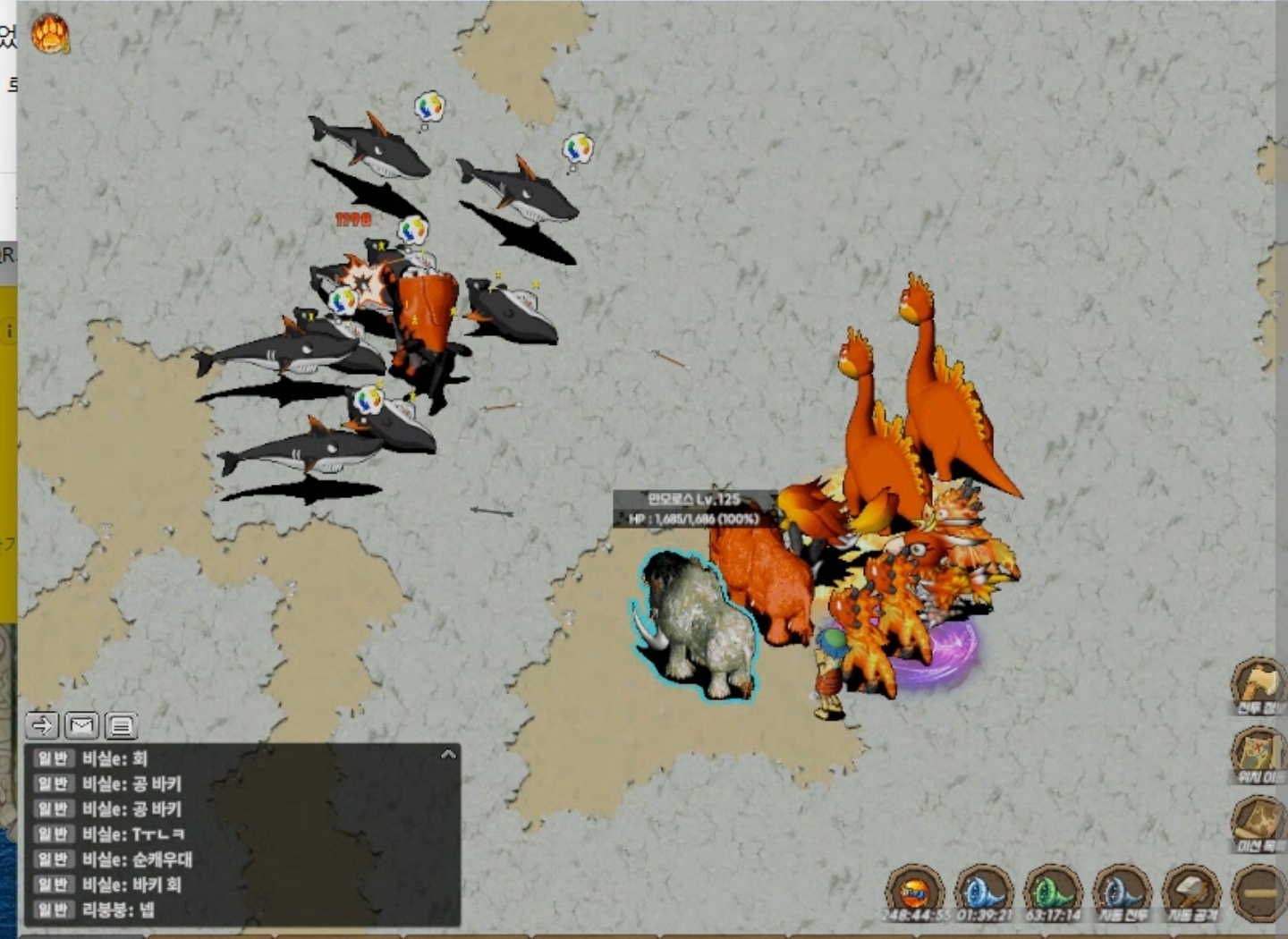The height and width of the screenshot is (939, 1288).
Task: Toggle auto attack stone hammer button
Action: [1191, 891]
